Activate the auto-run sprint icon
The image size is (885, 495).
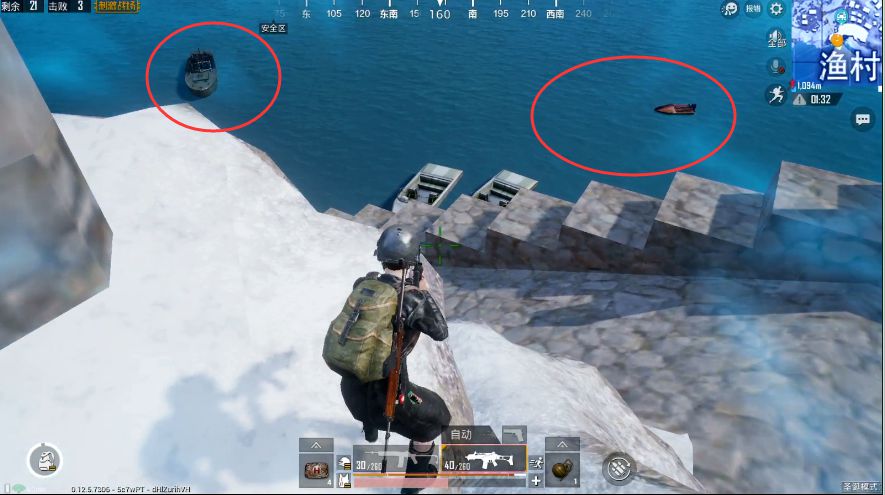(x=776, y=95)
